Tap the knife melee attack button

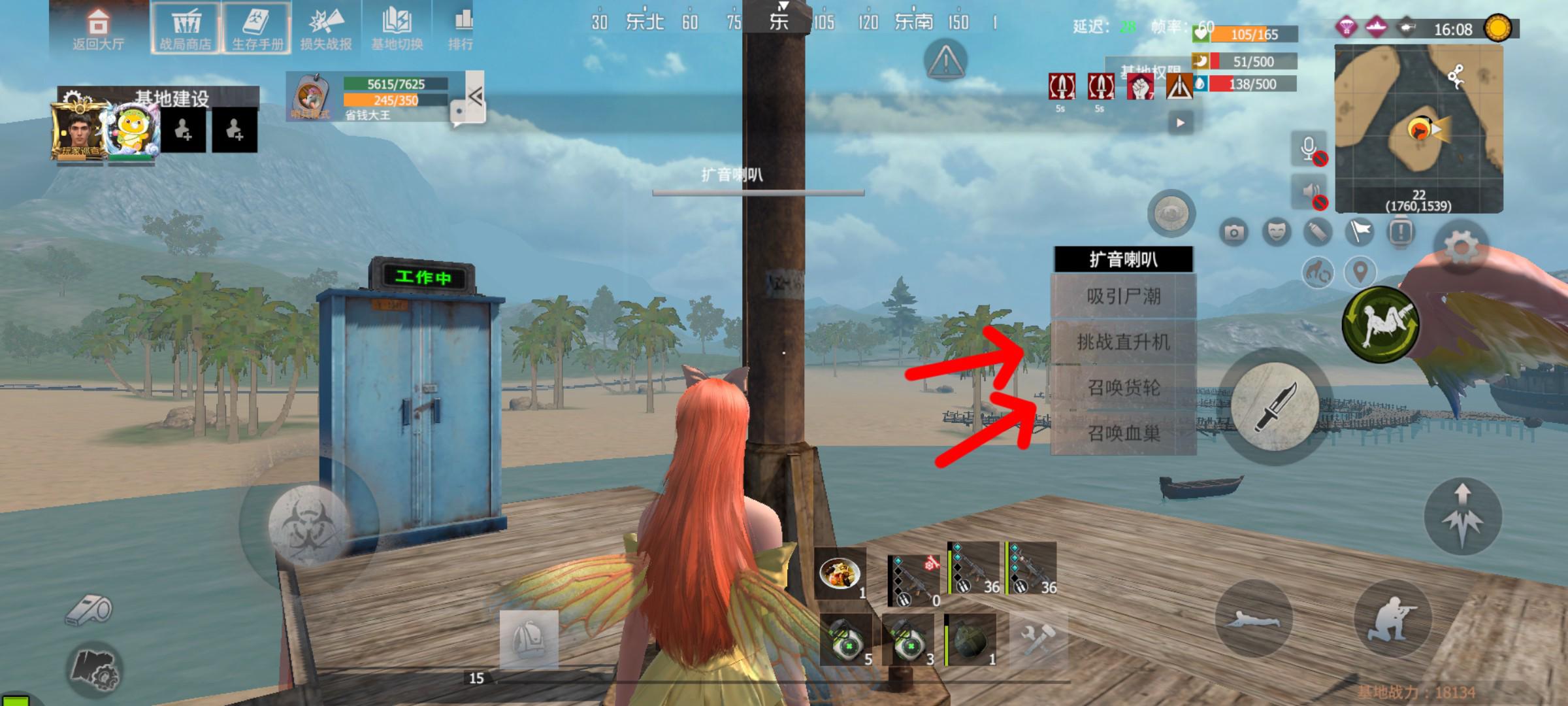[x=1274, y=406]
